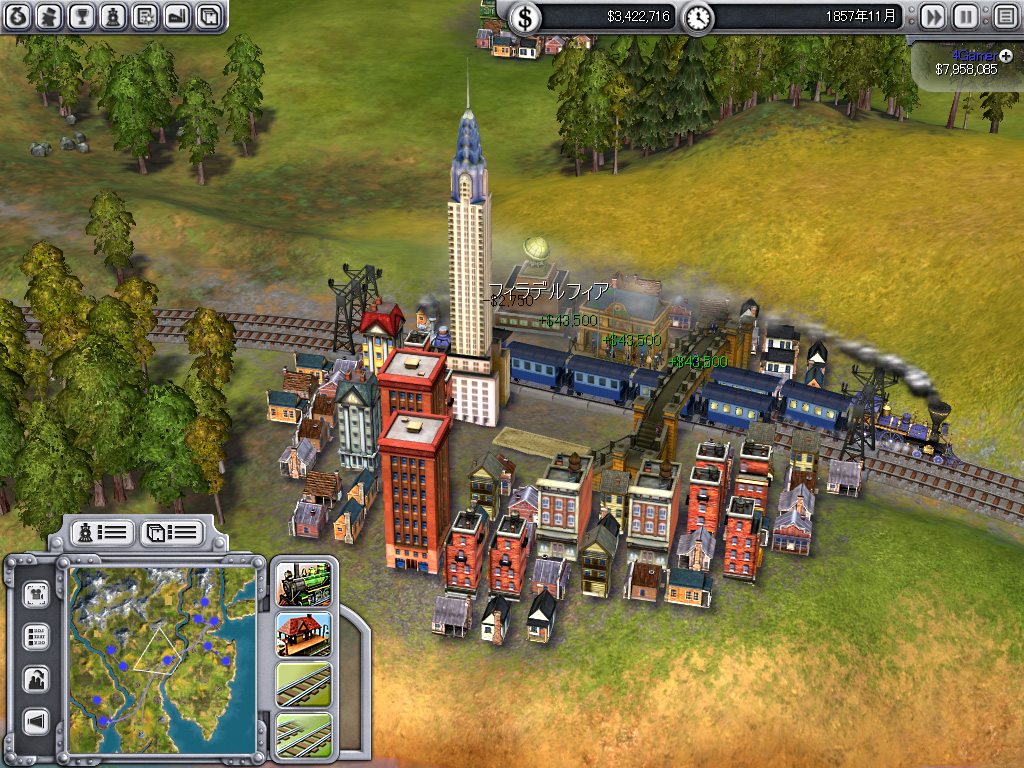This screenshot has height=768, width=1024.
Task: Pause the game
Action: coord(965,17)
